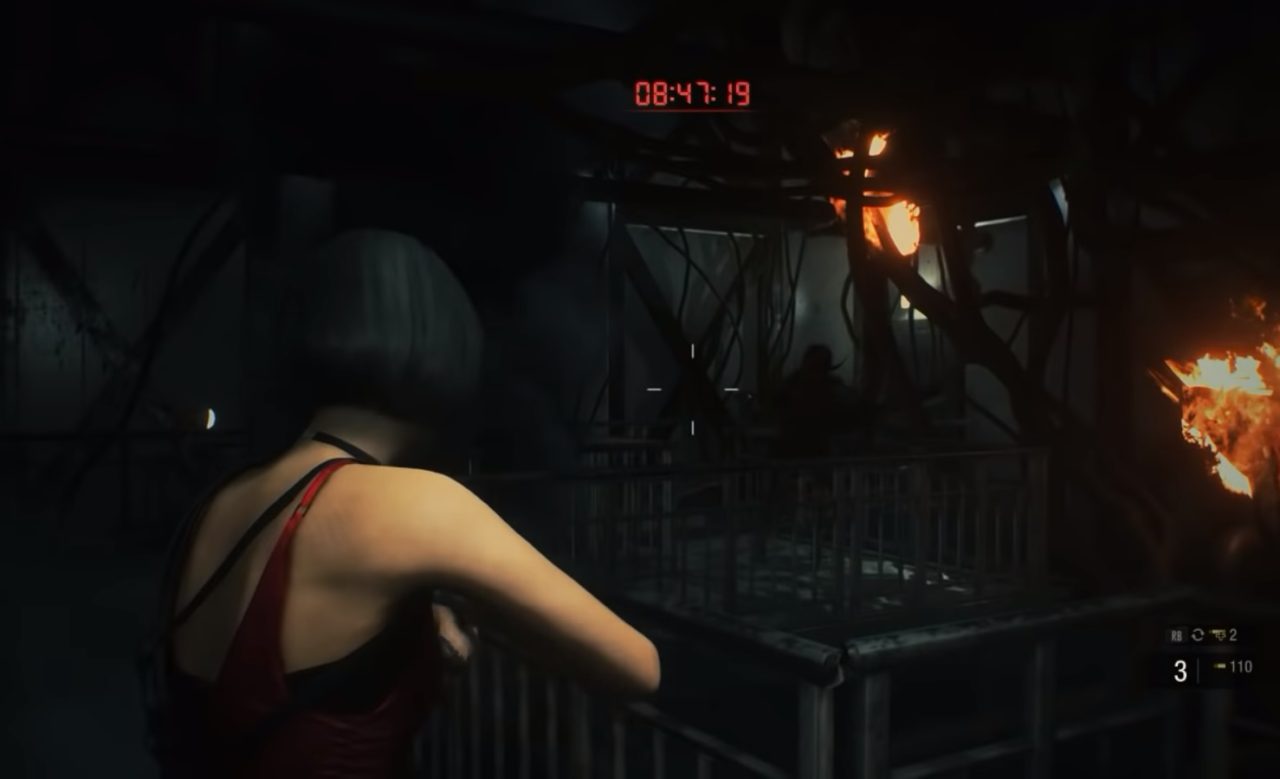Select the reload arrows icon
Image resolution: width=1280 pixels, height=779 pixels.
click(x=1197, y=634)
